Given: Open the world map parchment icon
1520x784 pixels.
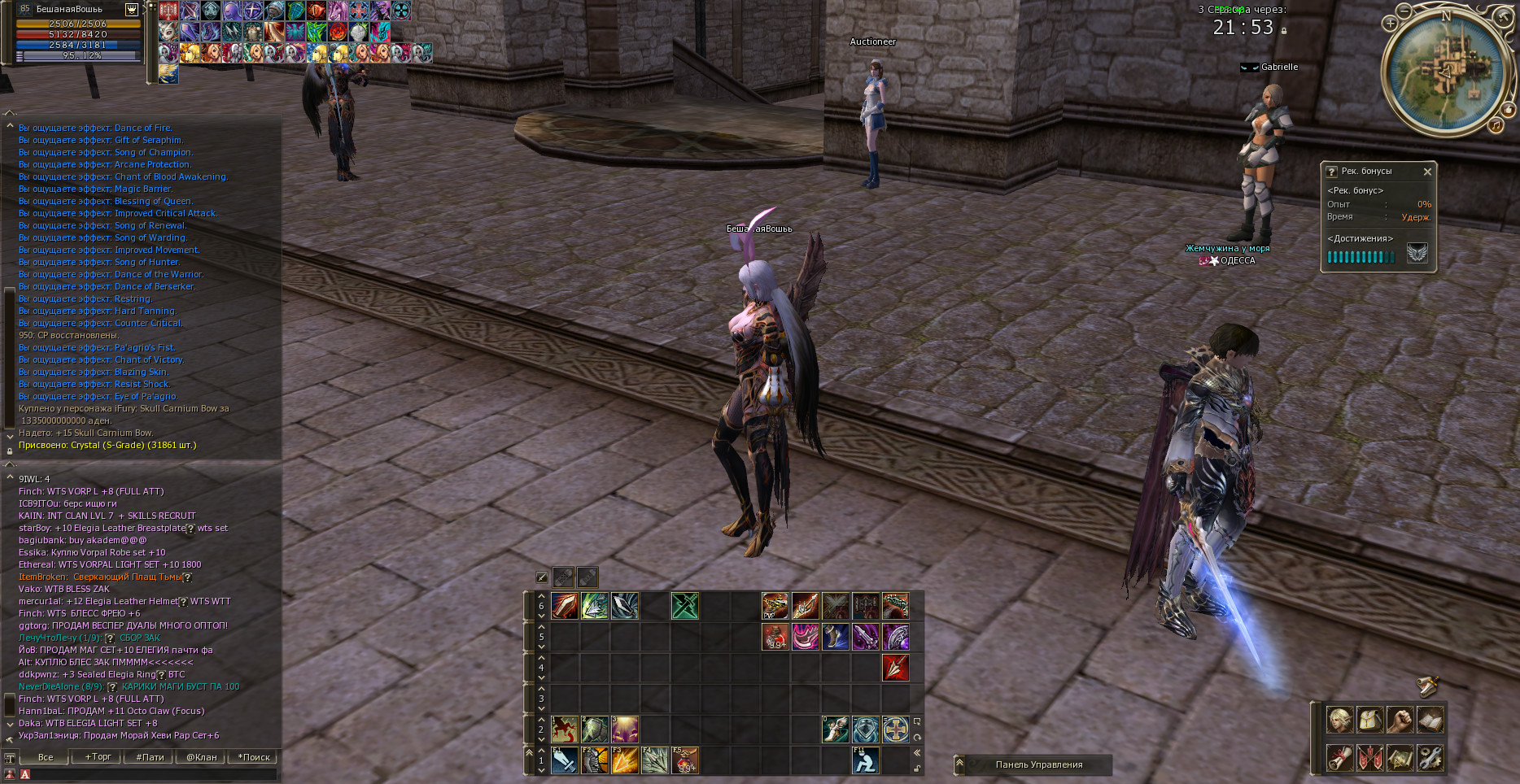Looking at the screenshot, I should (x=1400, y=758).
